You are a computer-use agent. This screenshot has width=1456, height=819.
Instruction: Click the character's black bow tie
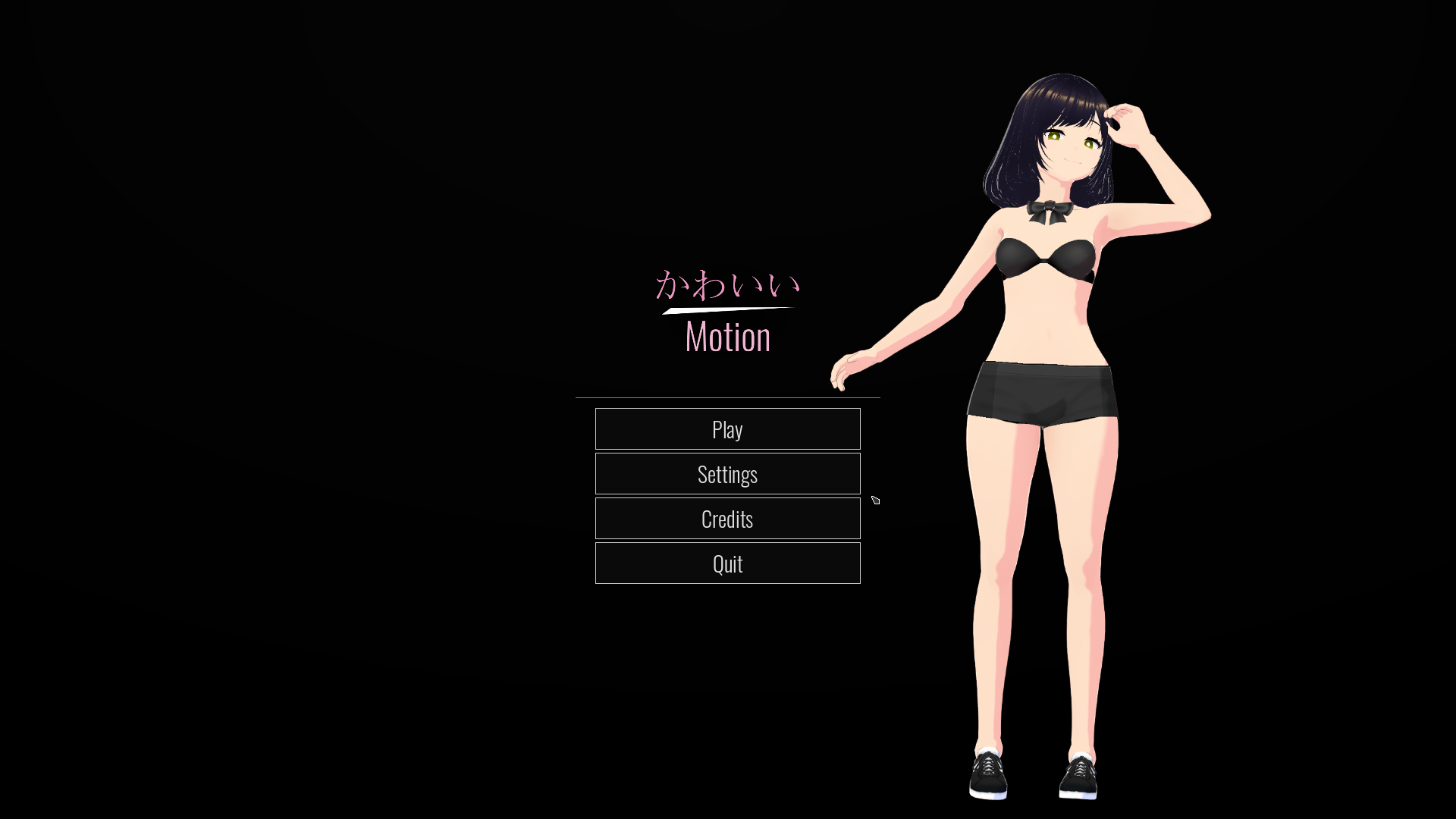(x=1049, y=210)
